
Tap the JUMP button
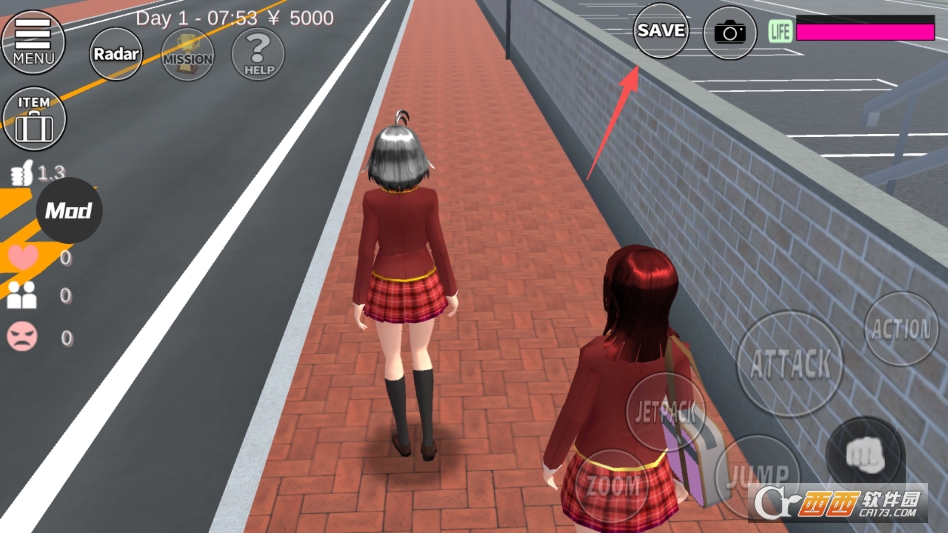(755, 474)
